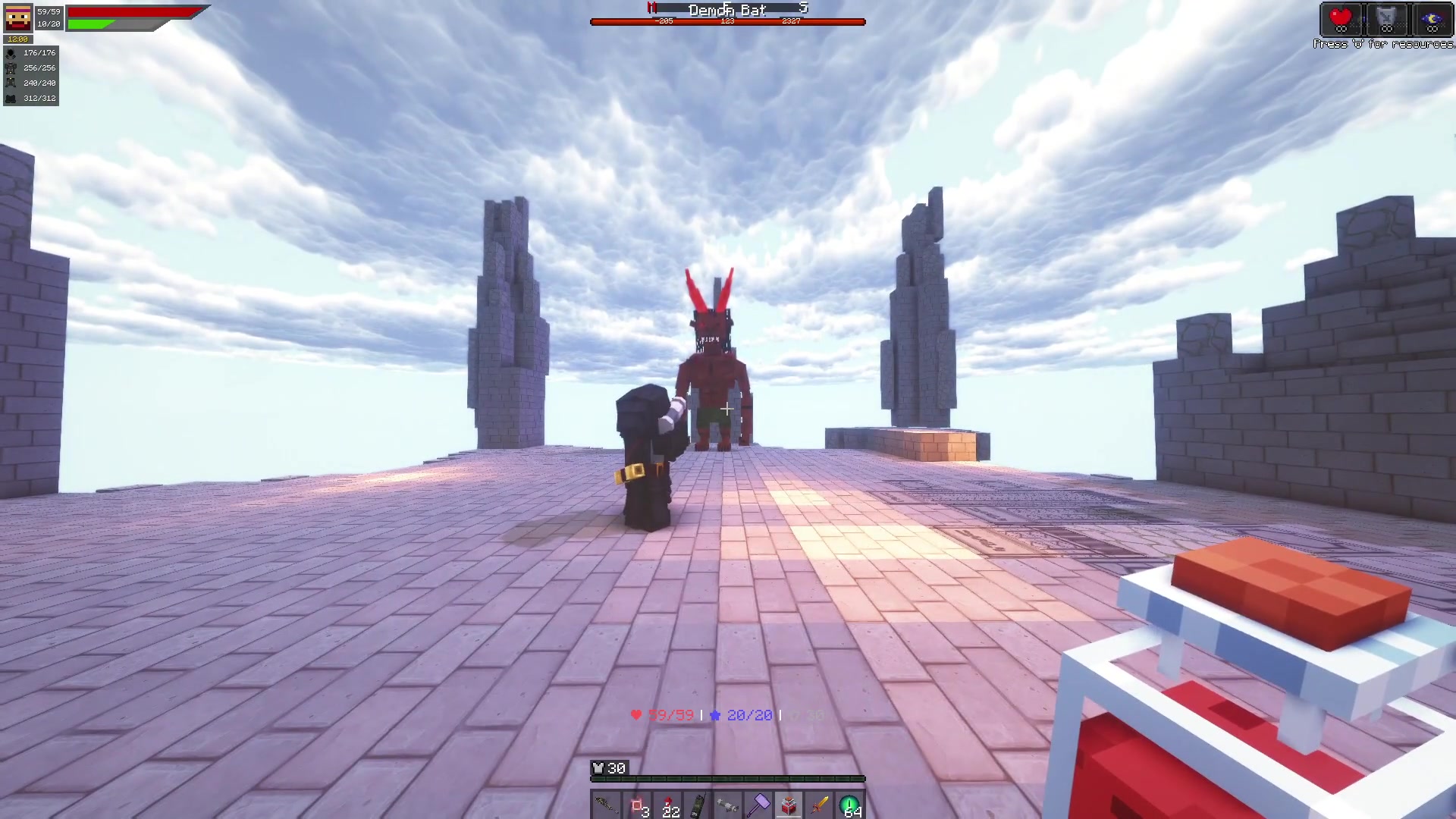Screen dimensions: 1456x819
Task: Click the leggings durability icon
Action: [x=11, y=83]
